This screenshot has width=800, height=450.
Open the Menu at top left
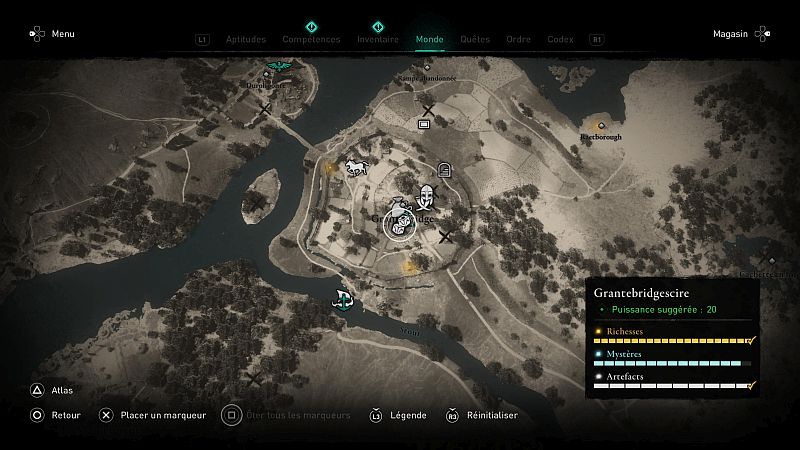point(52,34)
